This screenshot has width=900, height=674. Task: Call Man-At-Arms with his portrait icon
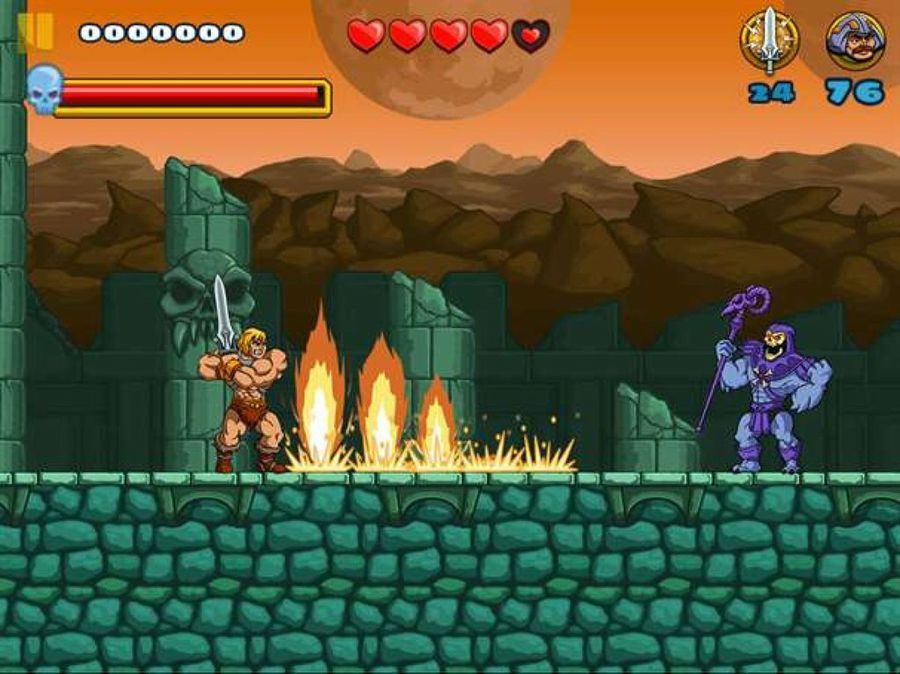coord(854,40)
